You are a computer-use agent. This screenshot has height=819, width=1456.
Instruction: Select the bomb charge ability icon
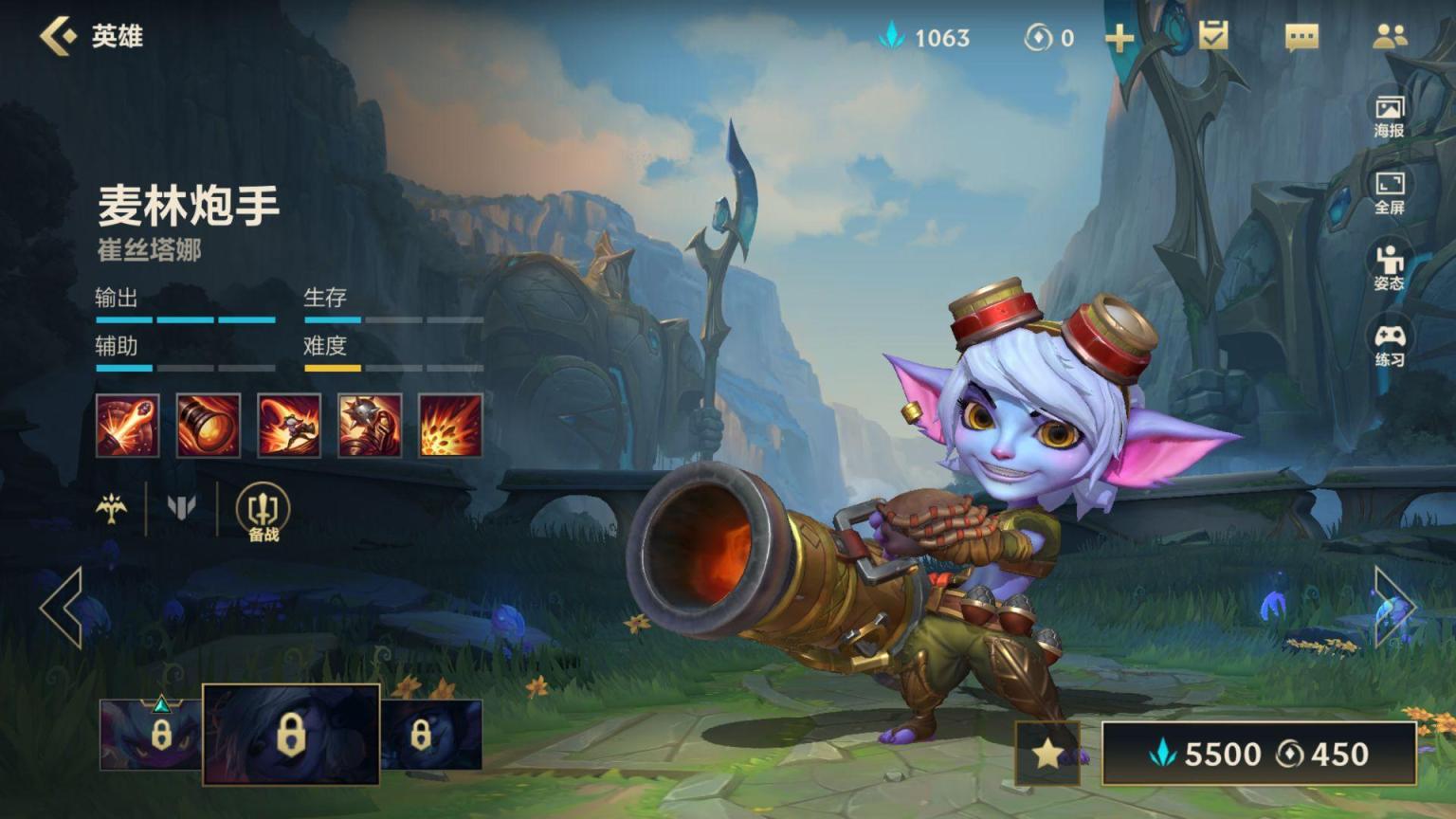click(x=370, y=426)
